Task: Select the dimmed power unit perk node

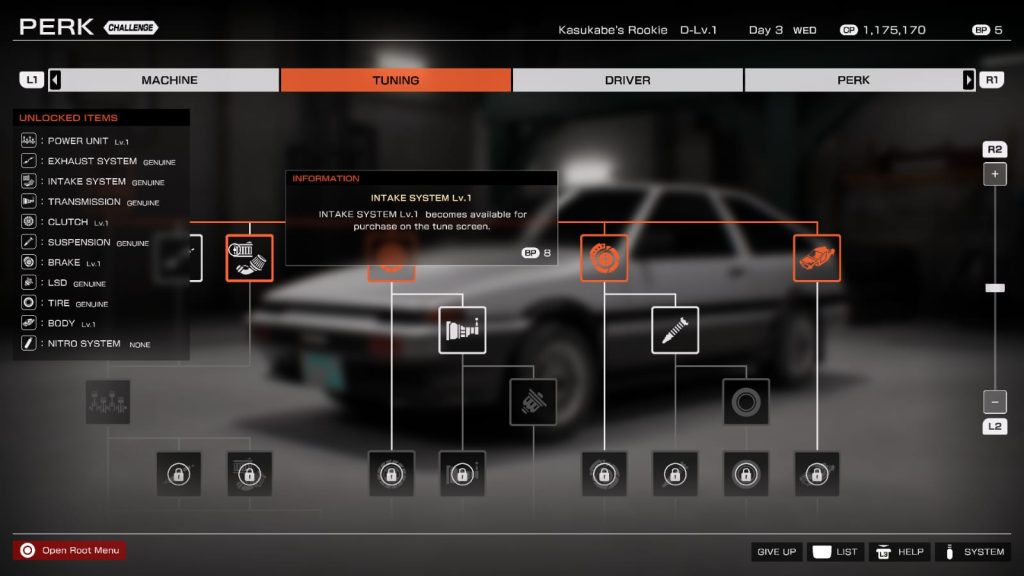Action: point(107,402)
